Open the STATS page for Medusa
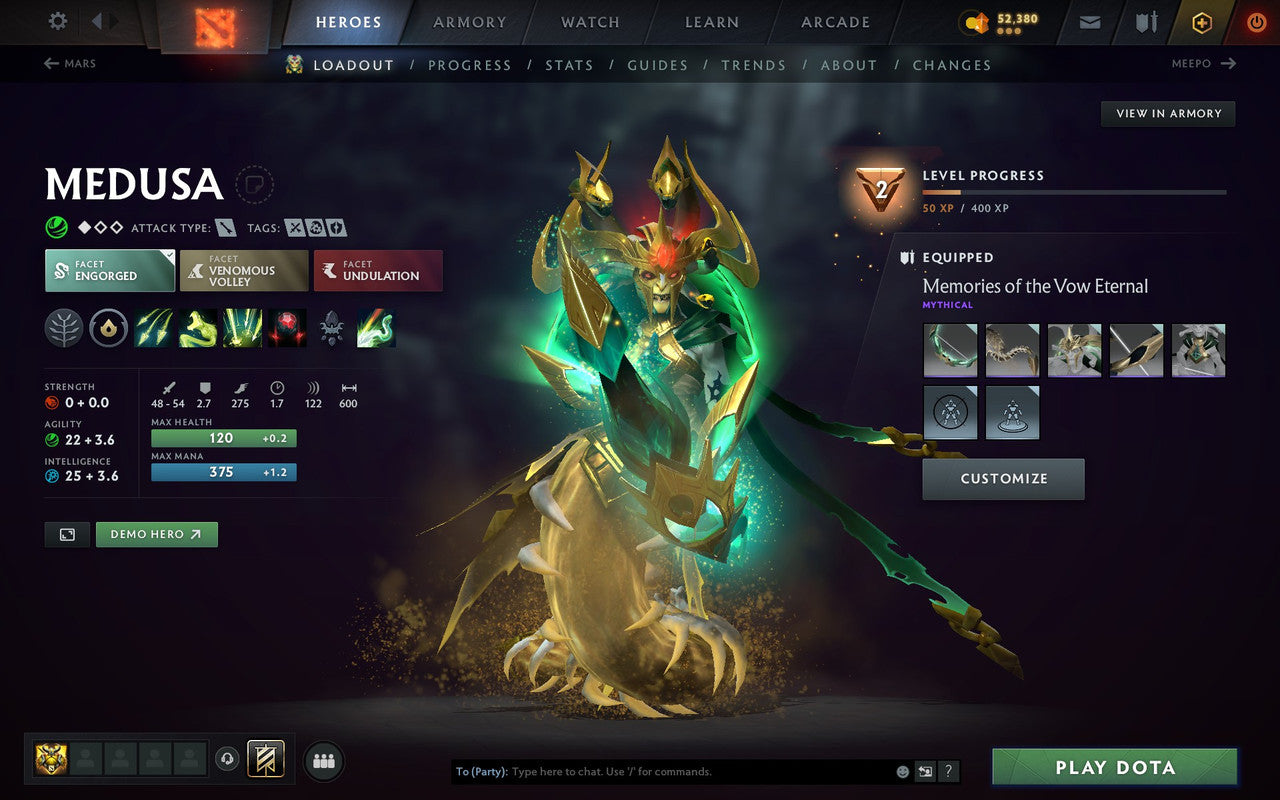The width and height of the screenshot is (1280, 800). pyautogui.click(x=568, y=64)
